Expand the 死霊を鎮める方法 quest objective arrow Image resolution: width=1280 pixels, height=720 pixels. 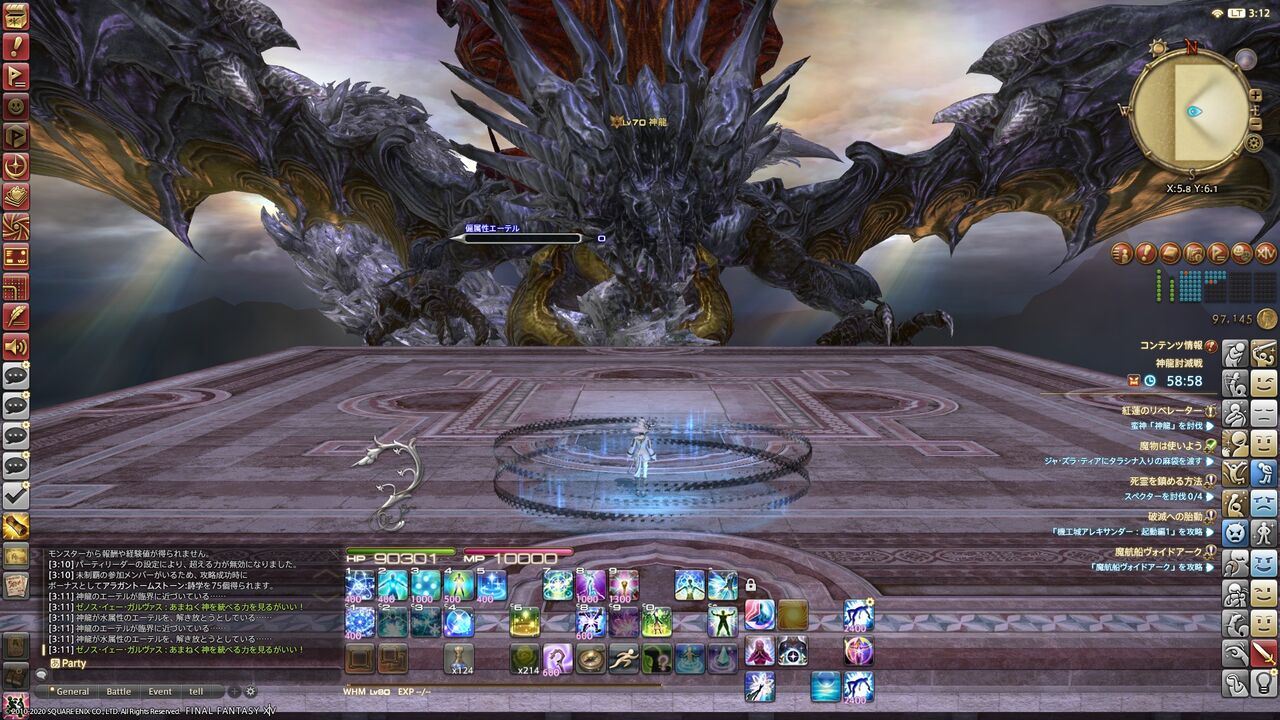pyautogui.click(x=1211, y=494)
